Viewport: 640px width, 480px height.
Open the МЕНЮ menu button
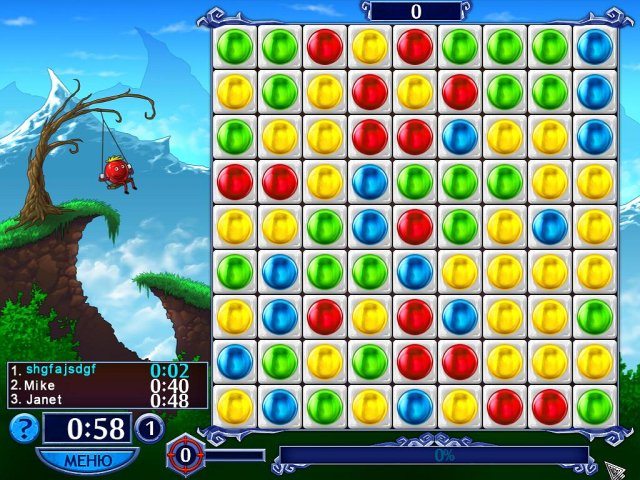(x=87, y=460)
